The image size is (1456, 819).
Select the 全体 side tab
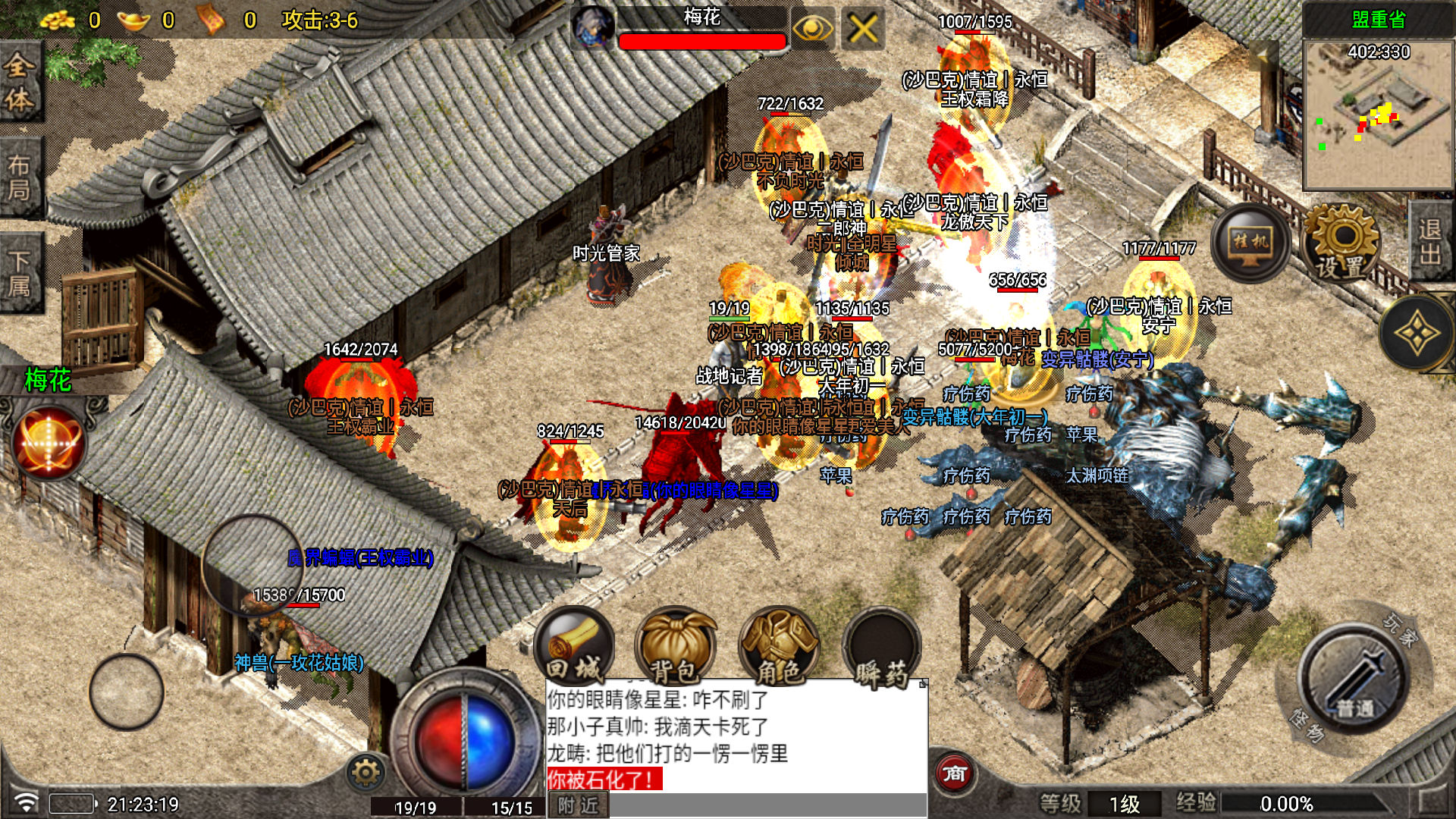20,82
